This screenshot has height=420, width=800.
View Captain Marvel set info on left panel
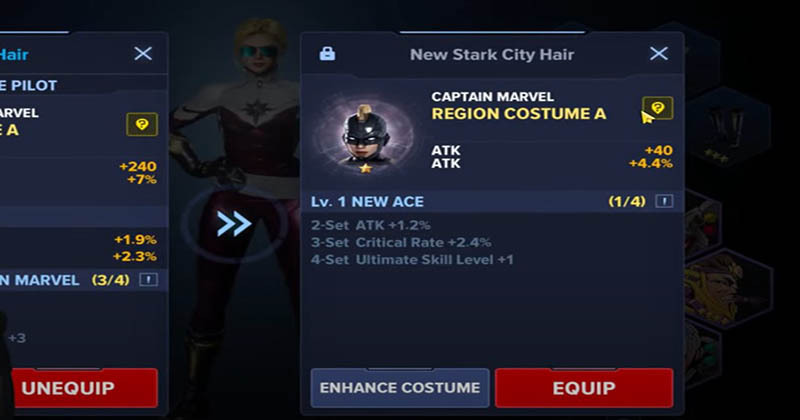coord(149,280)
